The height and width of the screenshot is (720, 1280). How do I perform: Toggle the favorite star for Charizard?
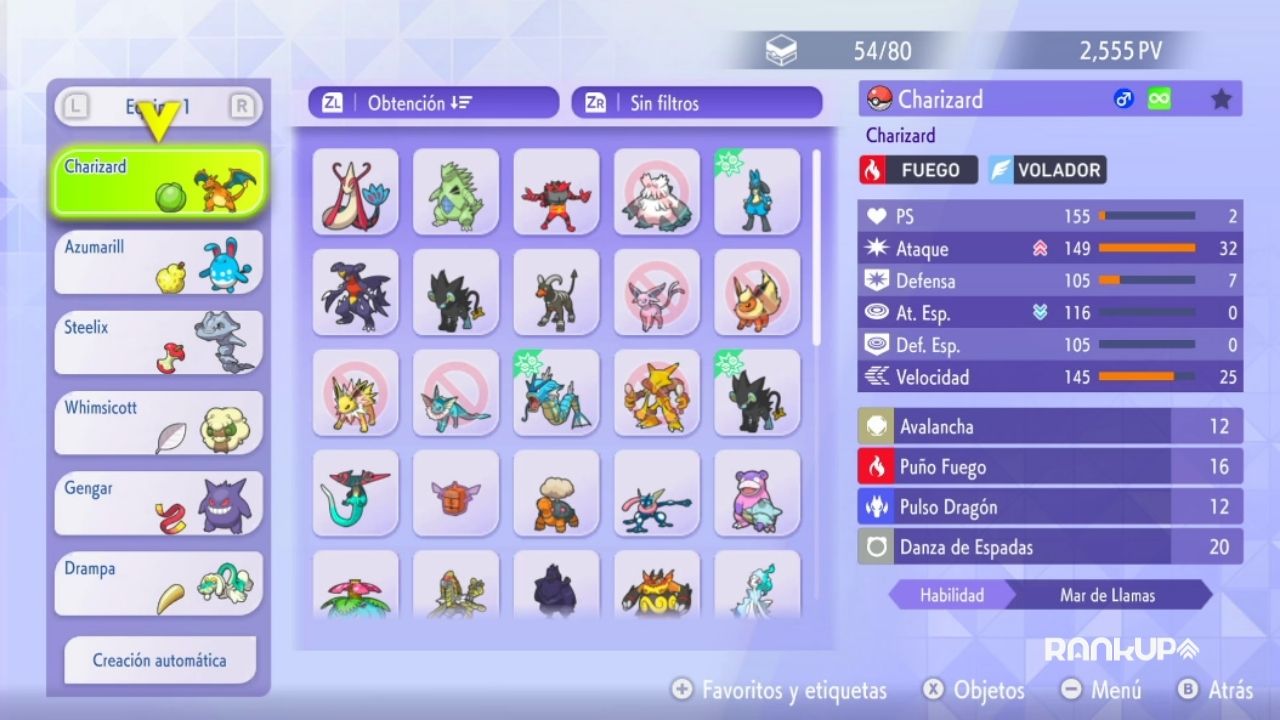(1221, 99)
